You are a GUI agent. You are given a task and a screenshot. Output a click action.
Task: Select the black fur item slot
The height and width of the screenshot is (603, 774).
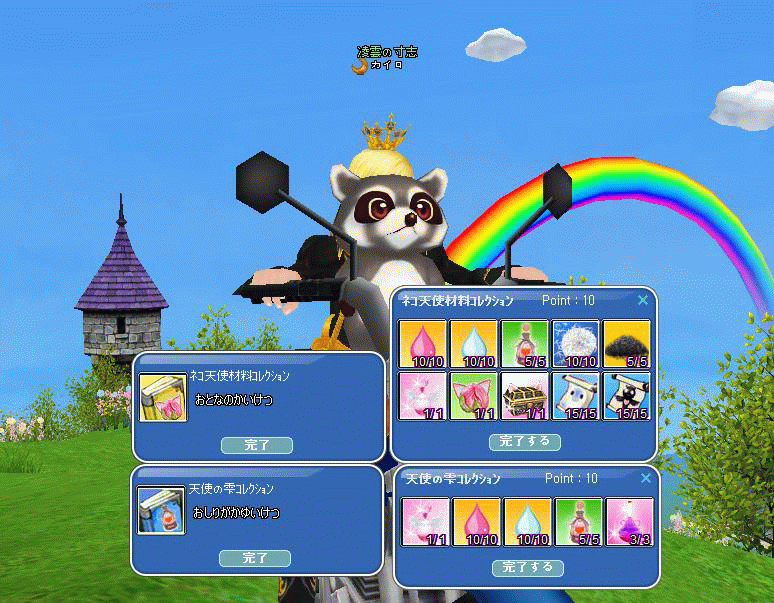click(627, 344)
